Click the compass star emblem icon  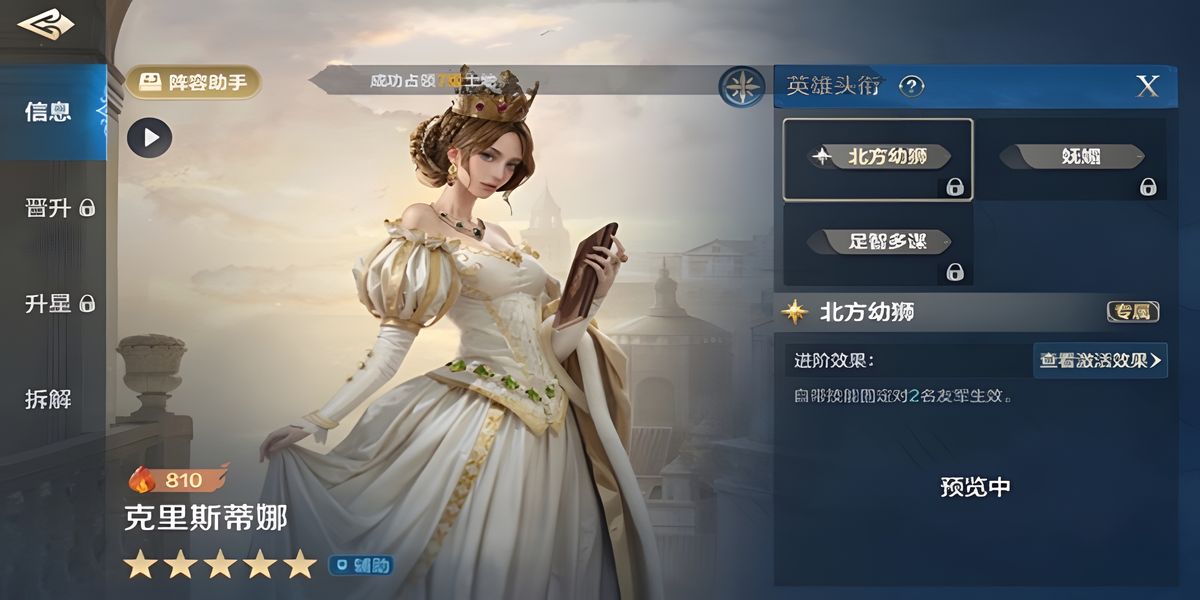(742, 87)
